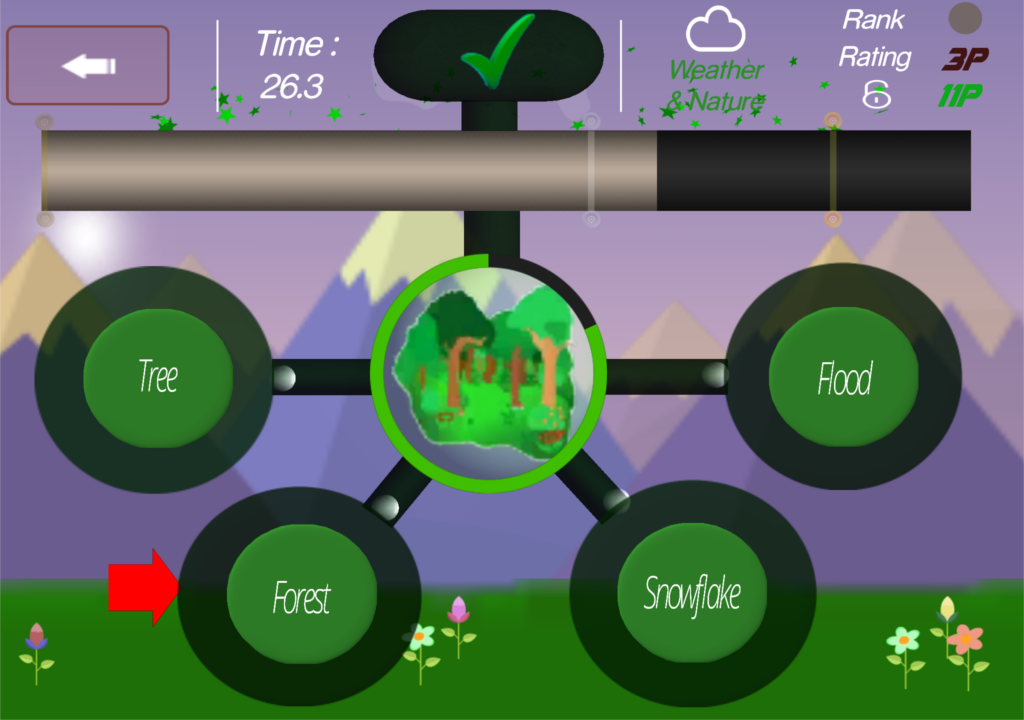The height and width of the screenshot is (720, 1024).
Task: Pick the Snowflake answer
Action: 692,593
